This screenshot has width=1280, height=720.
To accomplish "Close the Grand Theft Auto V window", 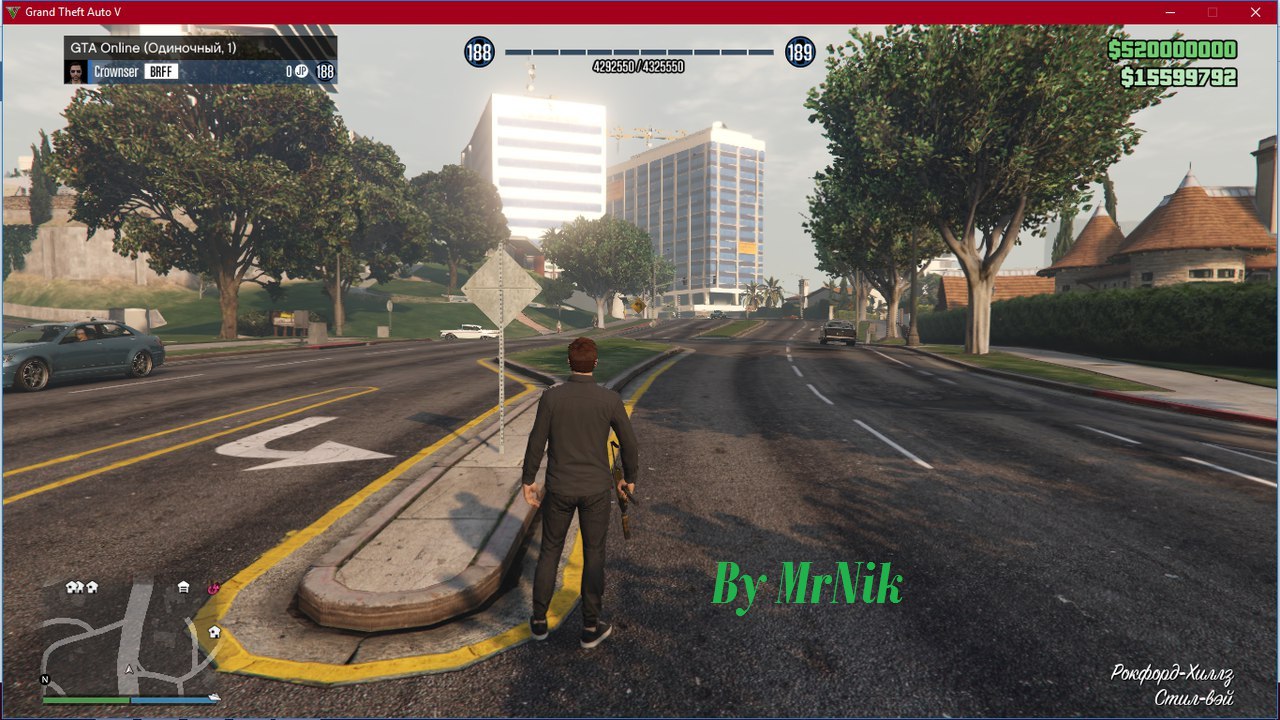I will pyautogui.click(x=1255, y=12).
